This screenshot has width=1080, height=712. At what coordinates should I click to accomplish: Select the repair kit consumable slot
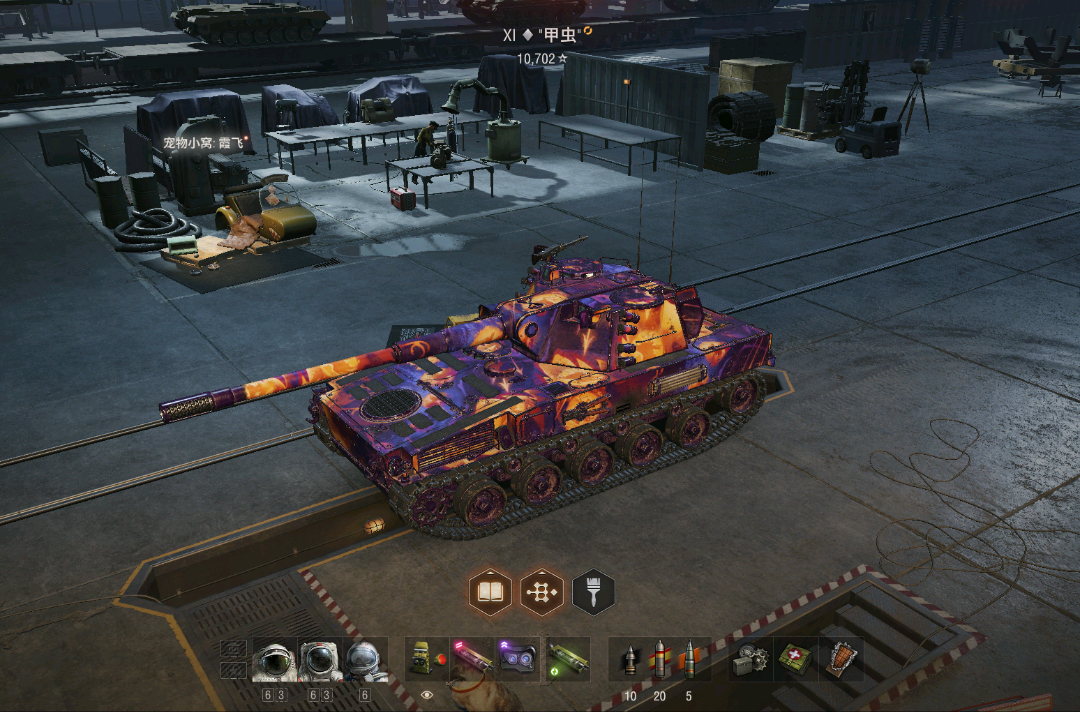pyautogui.click(x=750, y=659)
